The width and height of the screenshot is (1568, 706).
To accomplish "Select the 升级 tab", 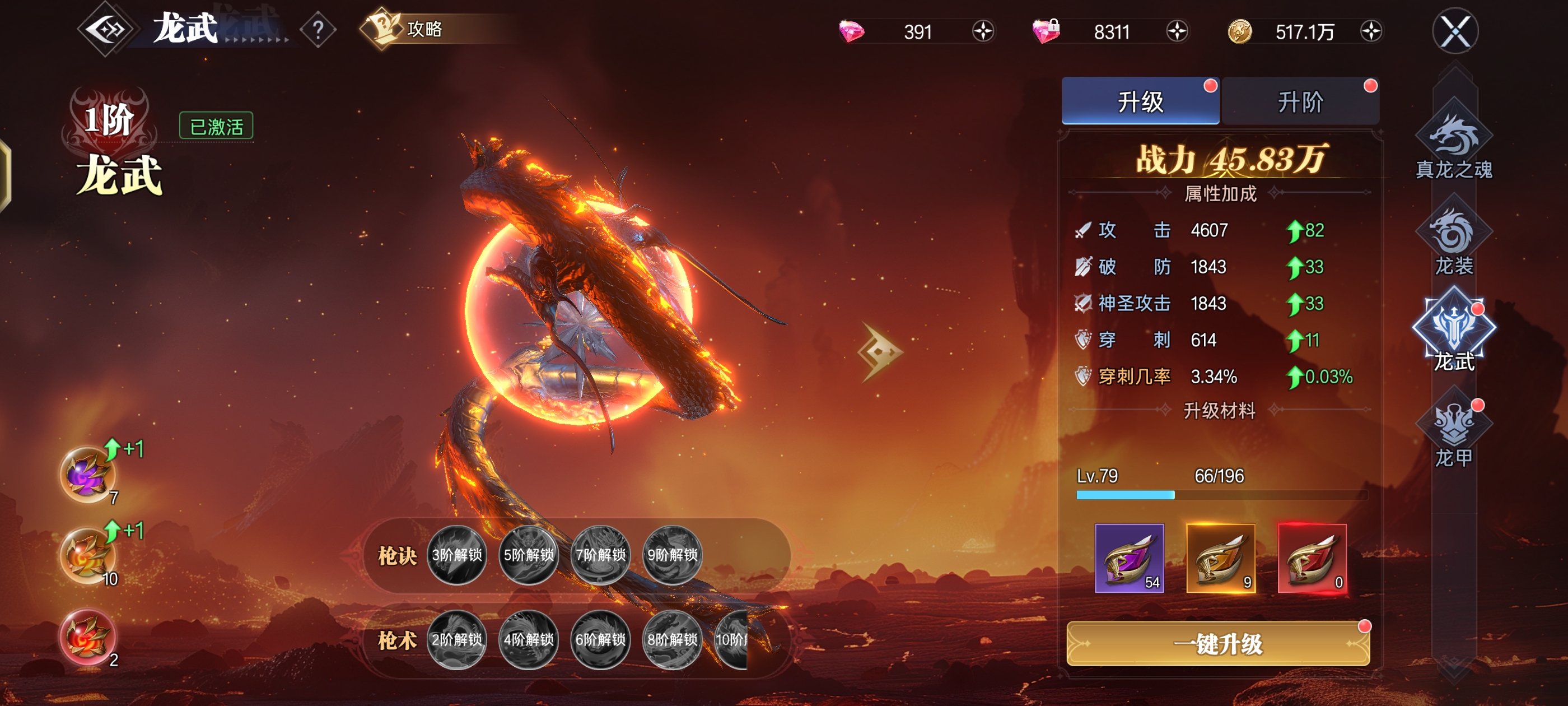I will click(x=1140, y=102).
